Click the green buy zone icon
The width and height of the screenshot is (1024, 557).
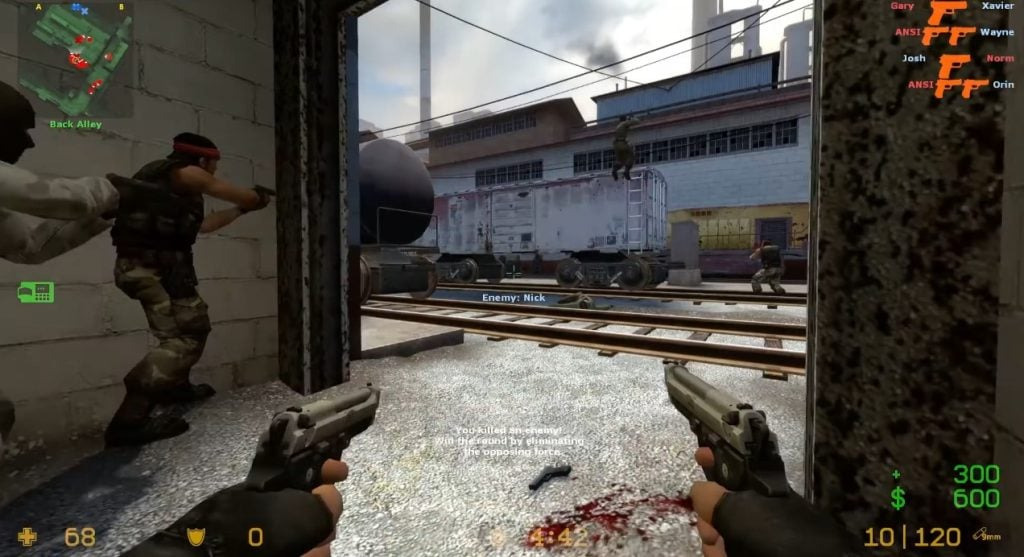[35, 292]
